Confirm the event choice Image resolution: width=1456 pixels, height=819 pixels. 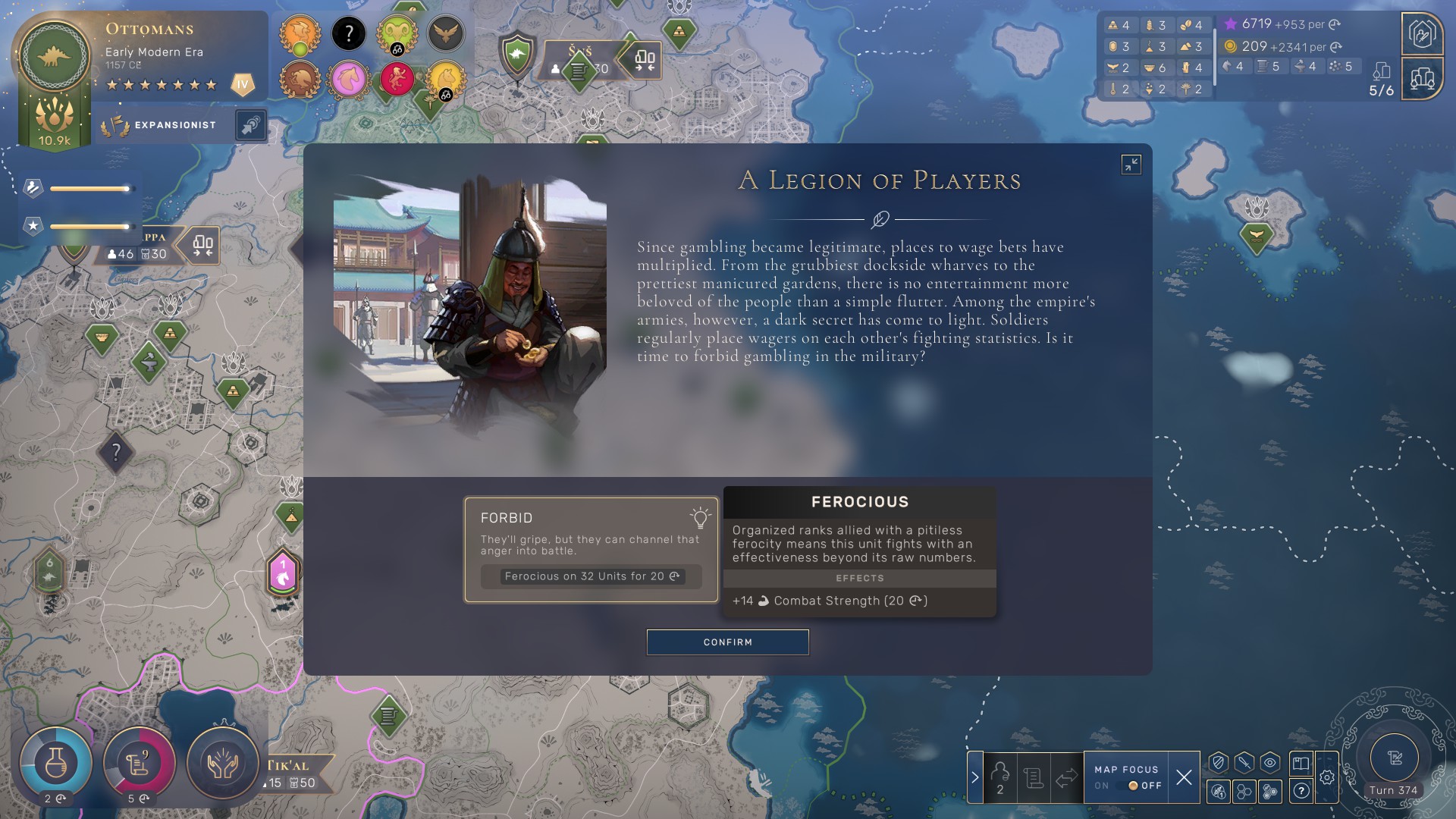(727, 642)
